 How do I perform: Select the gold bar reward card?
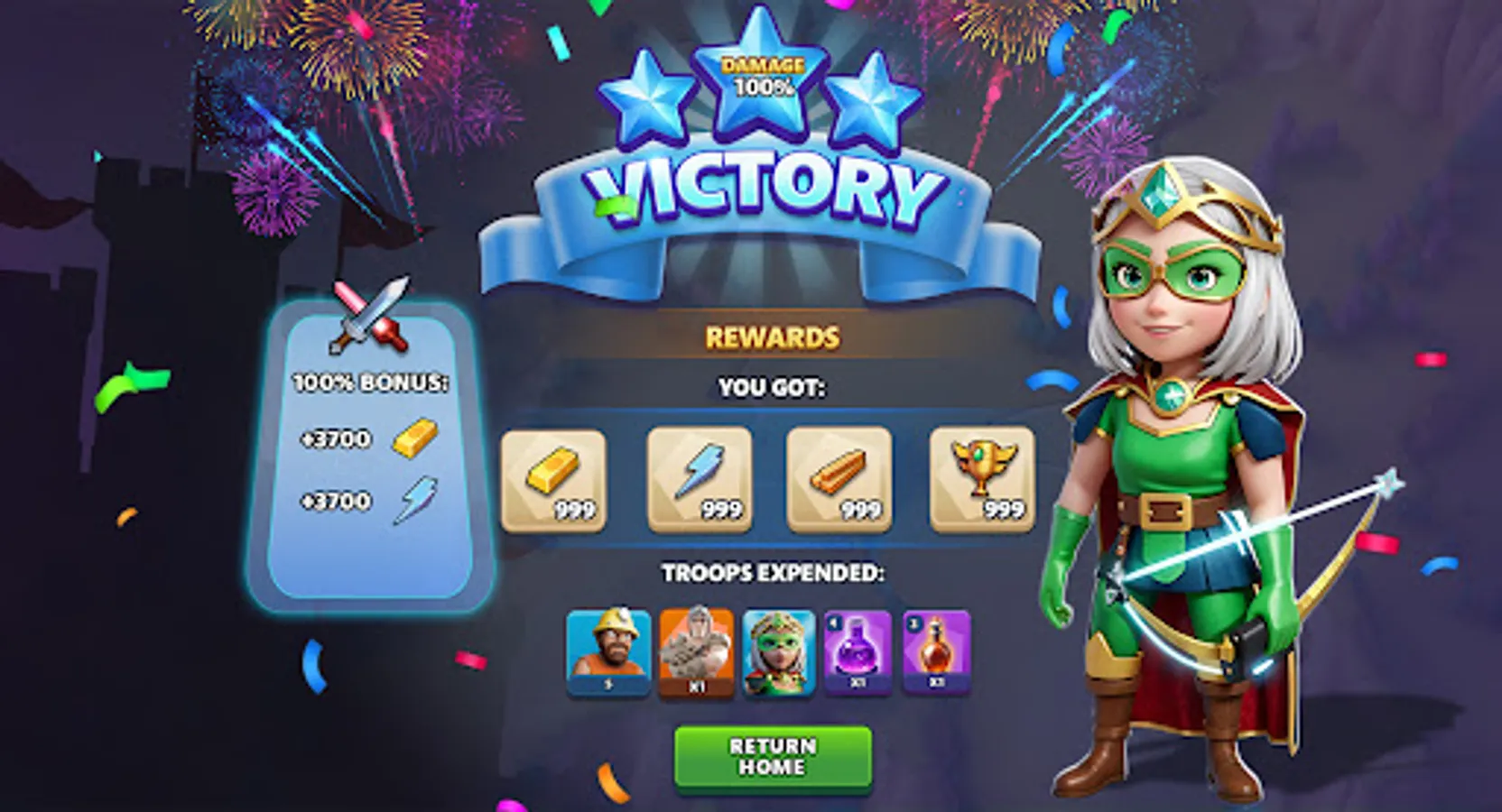554,478
